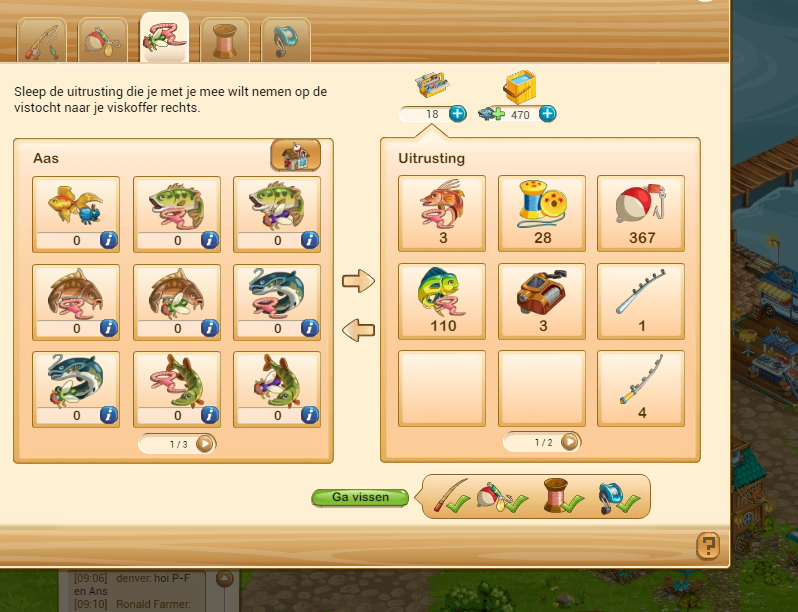Image resolution: width=798 pixels, height=612 pixels.
Task: Open the fishing reel tab
Action: [284, 40]
